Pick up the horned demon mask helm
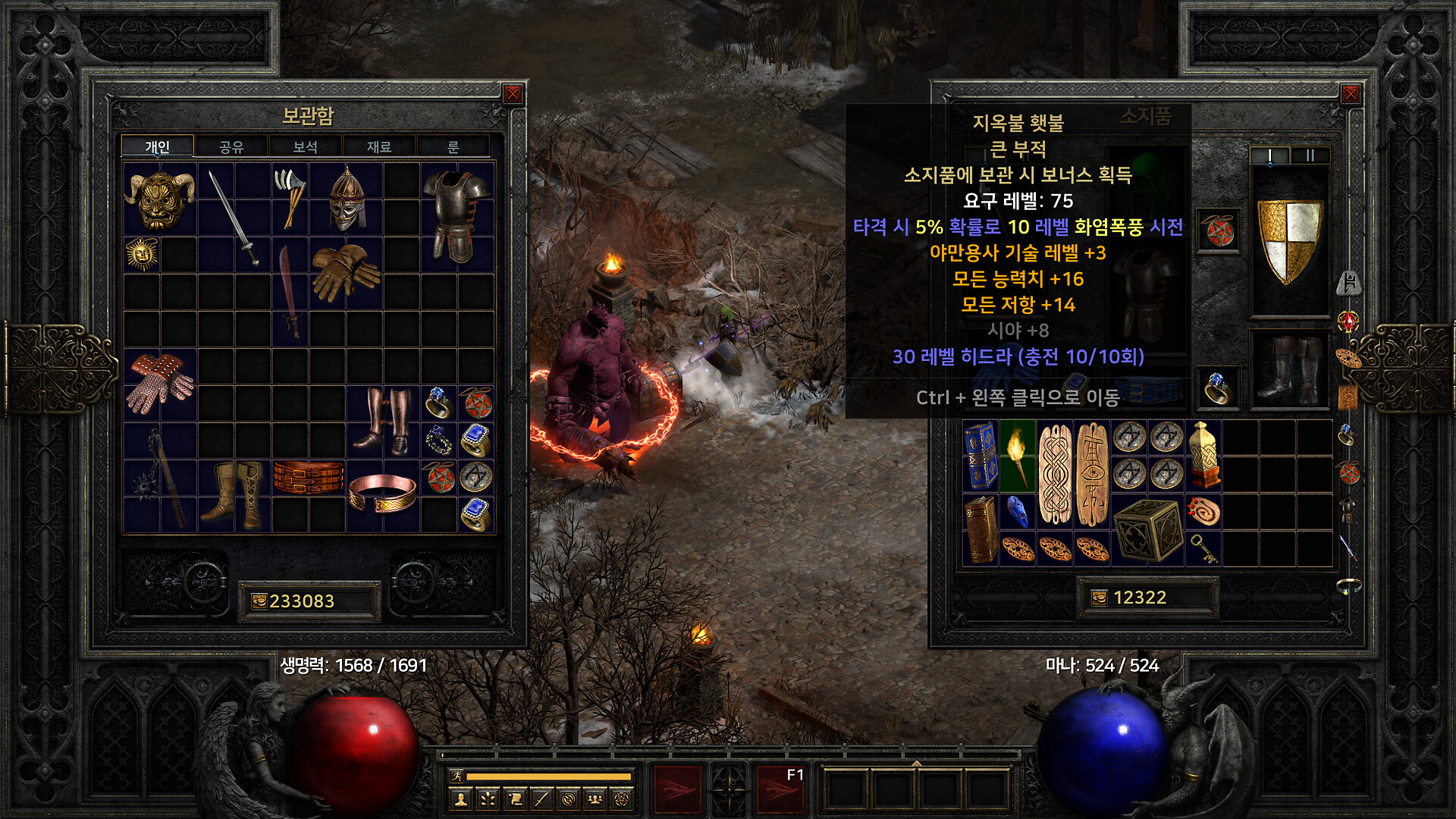The width and height of the screenshot is (1456, 819). [159, 199]
